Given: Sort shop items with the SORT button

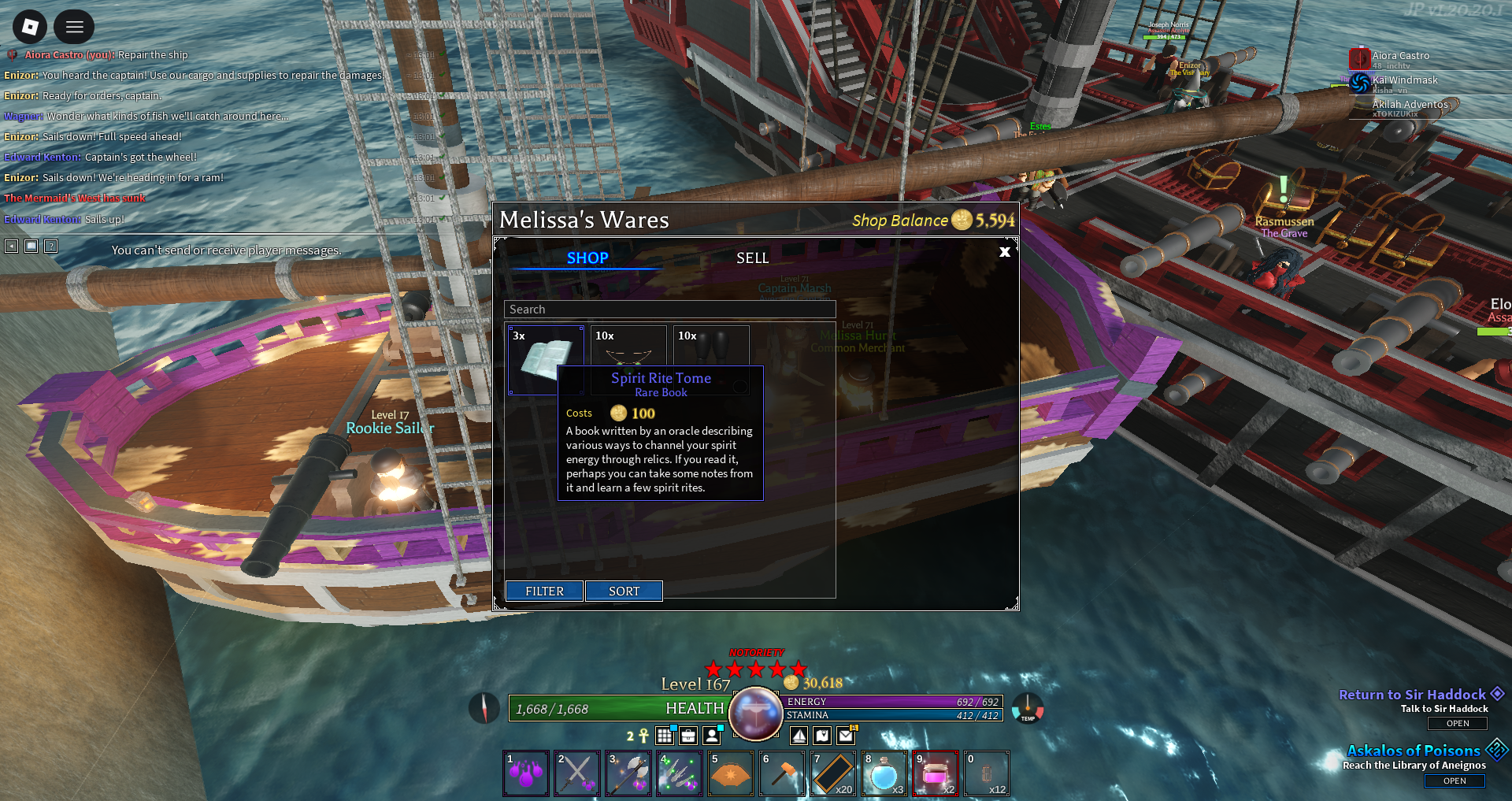Looking at the screenshot, I should click(624, 591).
